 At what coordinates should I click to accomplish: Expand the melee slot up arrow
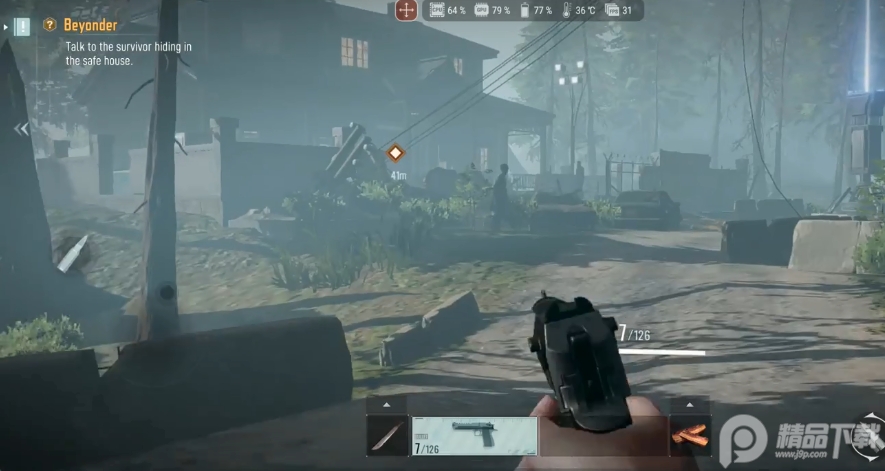click(x=387, y=405)
